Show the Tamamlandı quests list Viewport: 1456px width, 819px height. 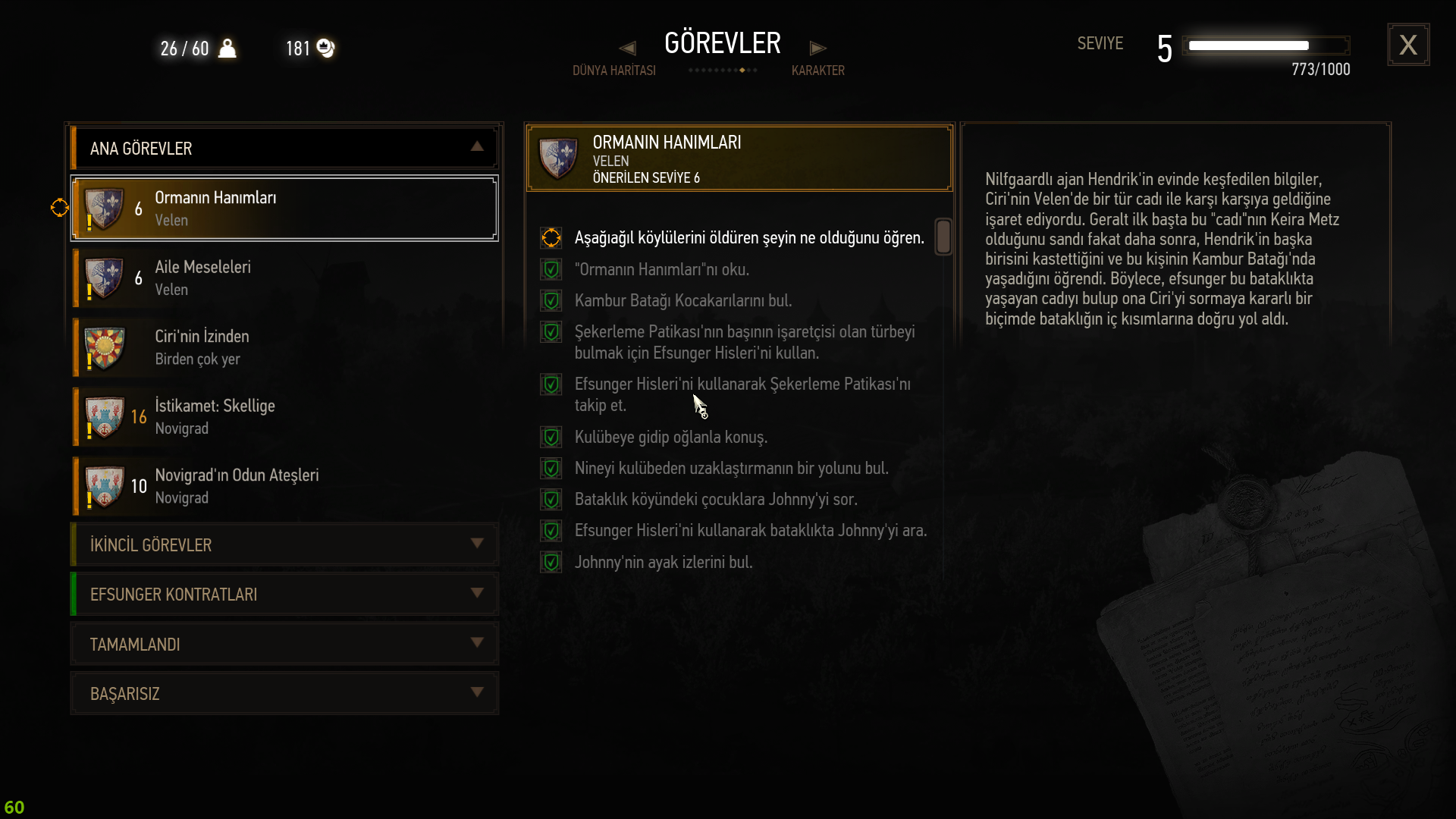coord(284,644)
